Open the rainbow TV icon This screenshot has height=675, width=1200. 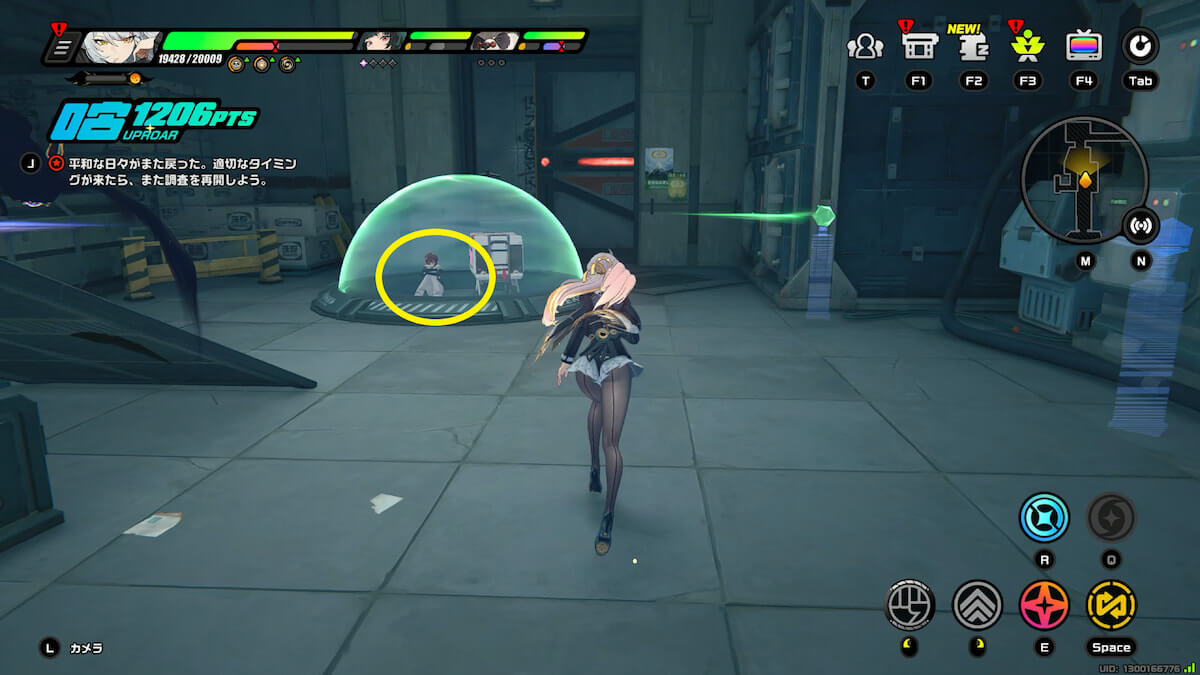coord(1084,46)
